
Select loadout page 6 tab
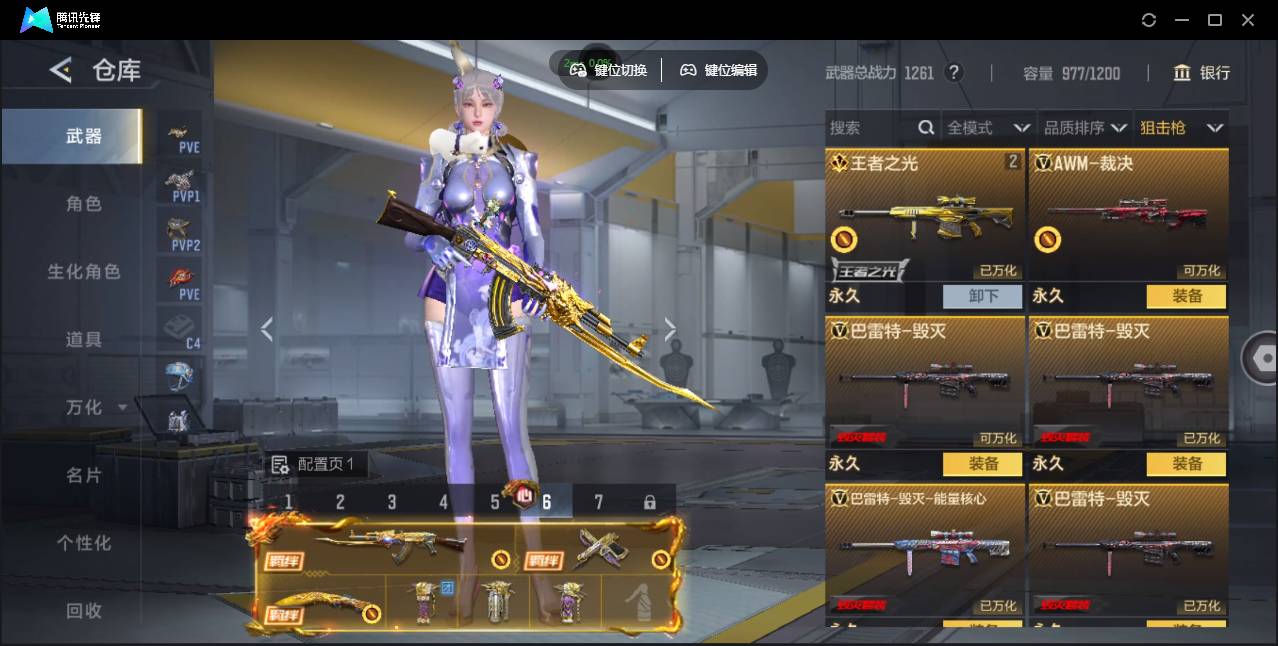pos(546,502)
